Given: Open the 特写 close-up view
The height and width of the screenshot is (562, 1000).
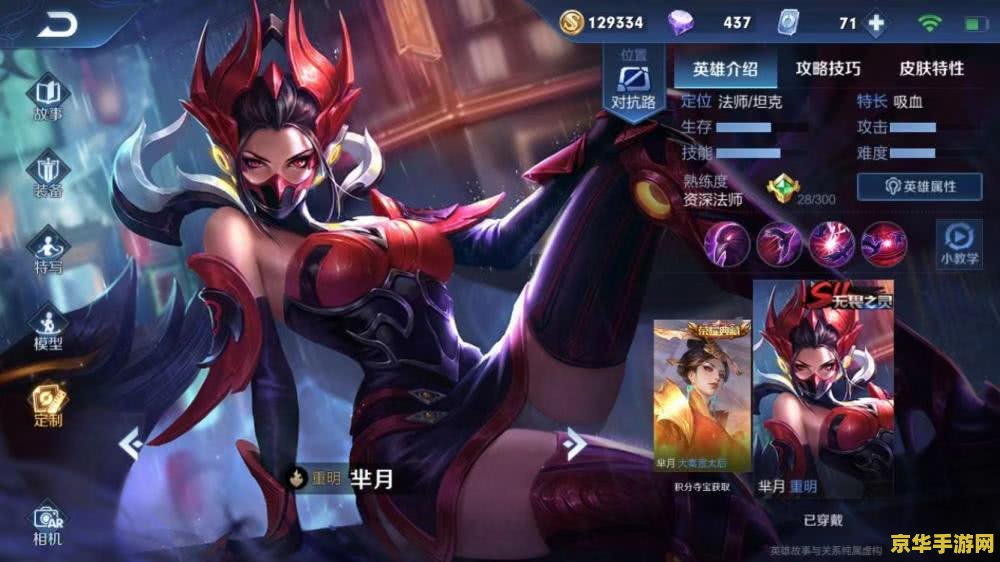Looking at the screenshot, I should (x=48, y=252).
